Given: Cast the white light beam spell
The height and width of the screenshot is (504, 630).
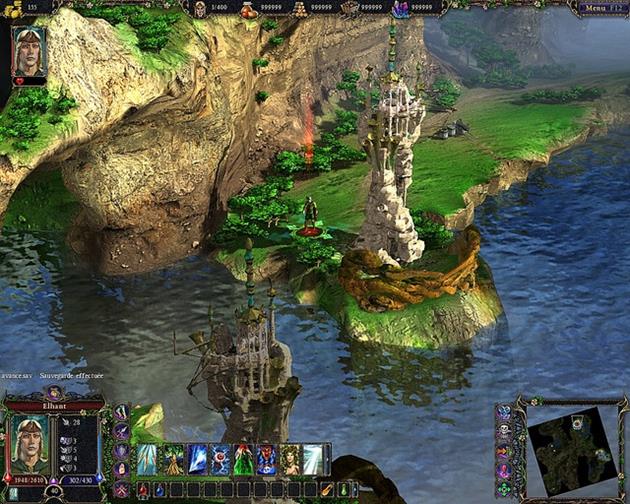Looking at the screenshot, I should (x=314, y=459).
